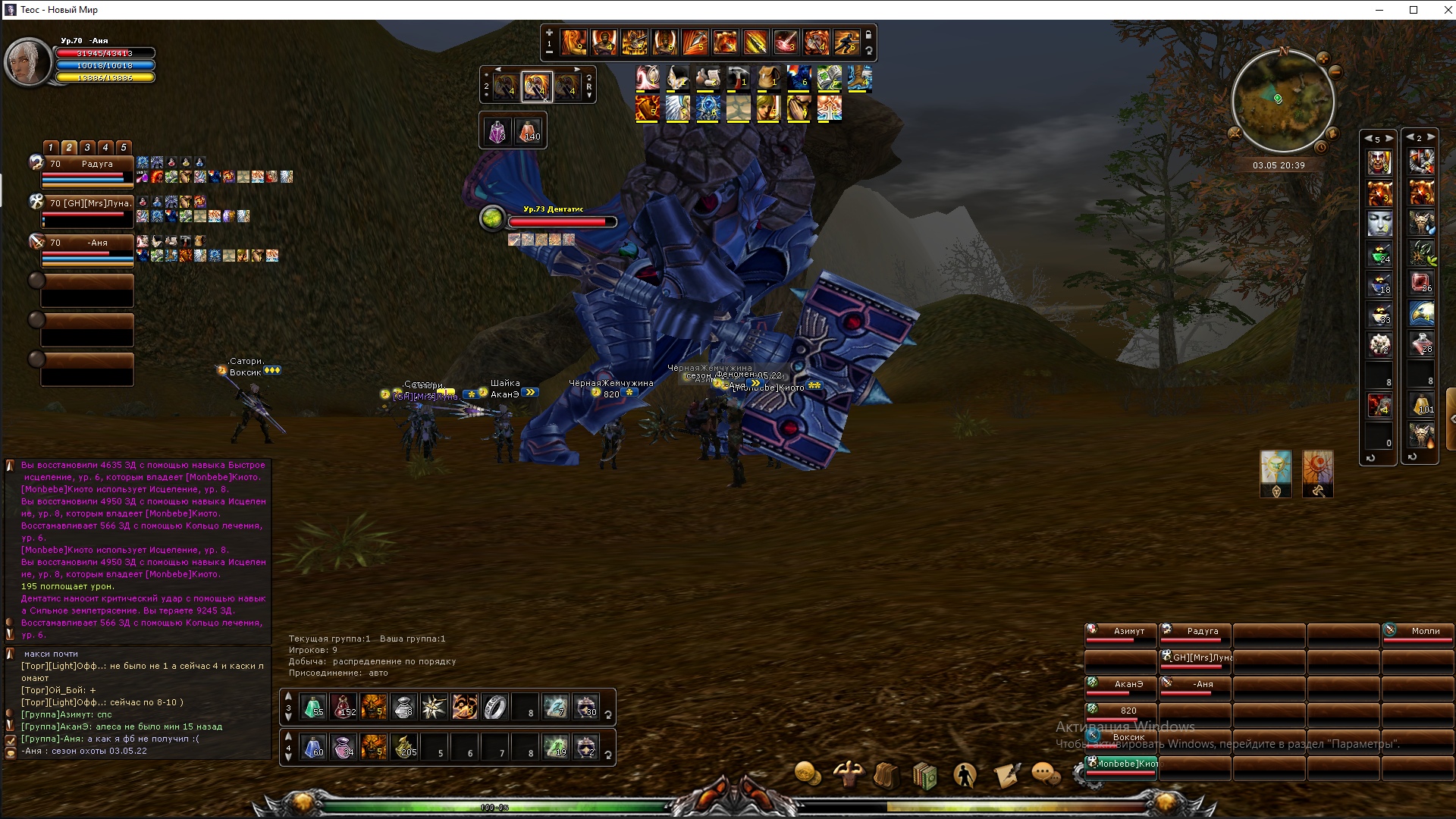
Task: Use the green potion with 55 charges
Action: pos(313,707)
